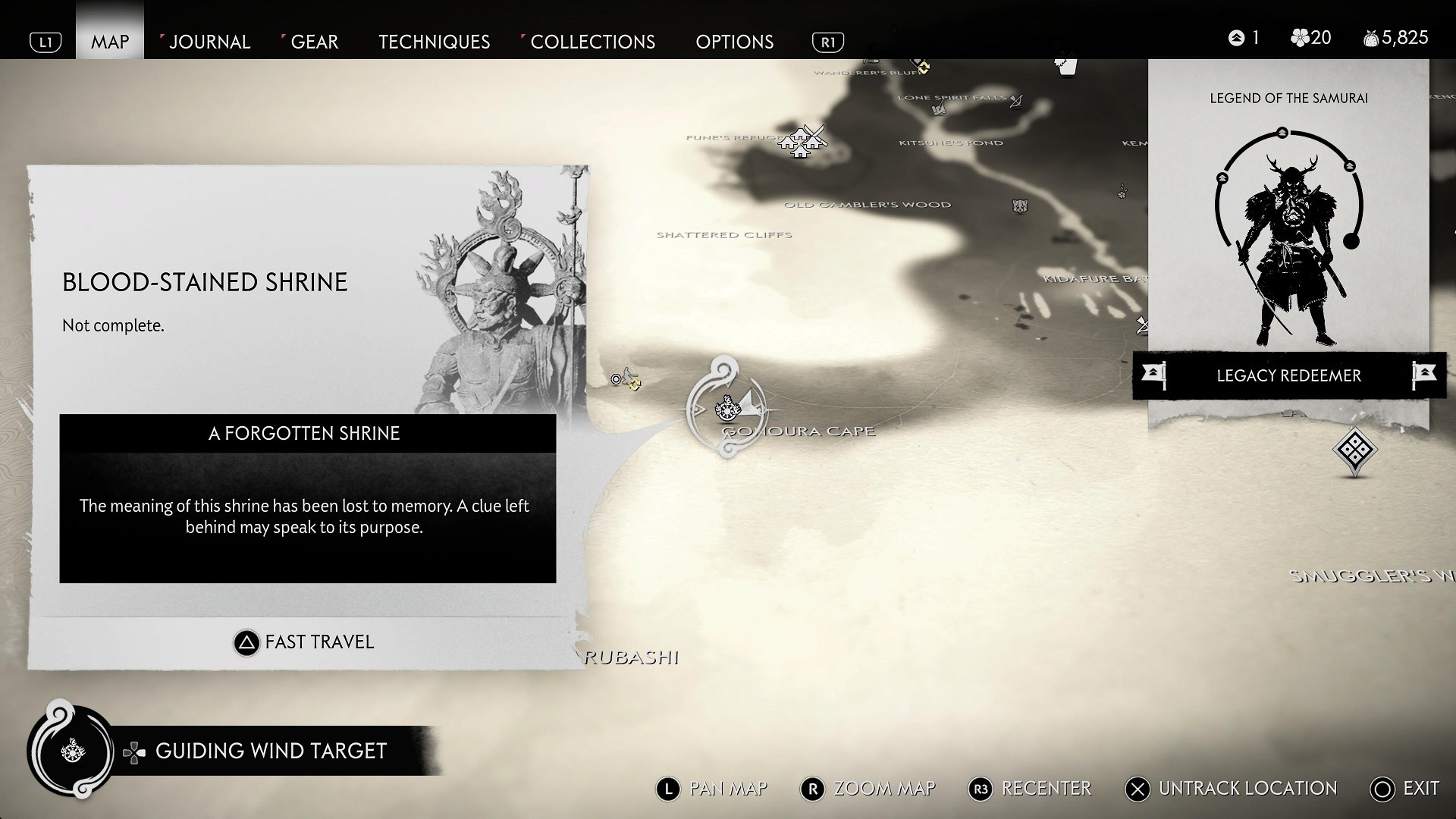Click the basket icon near Wanderer's Bluff

(1066, 68)
